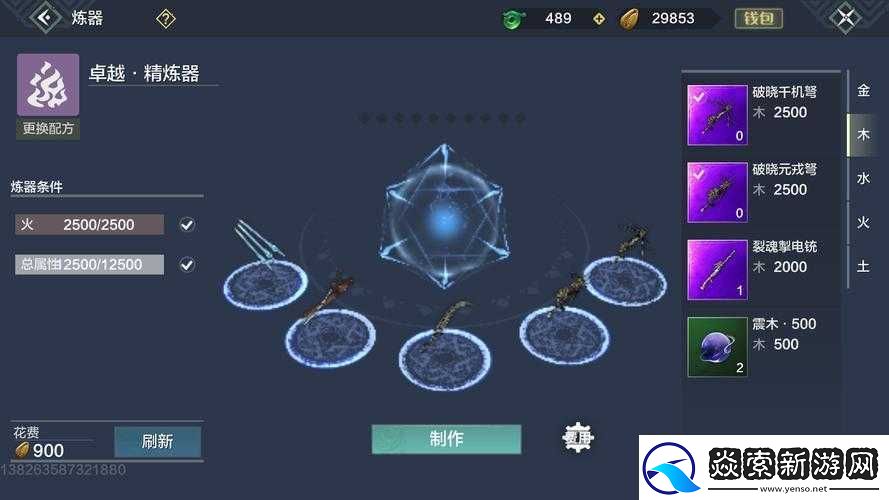Start crafting with the 制作 button
This screenshot has width=889, height=500.
coord(446,439)
